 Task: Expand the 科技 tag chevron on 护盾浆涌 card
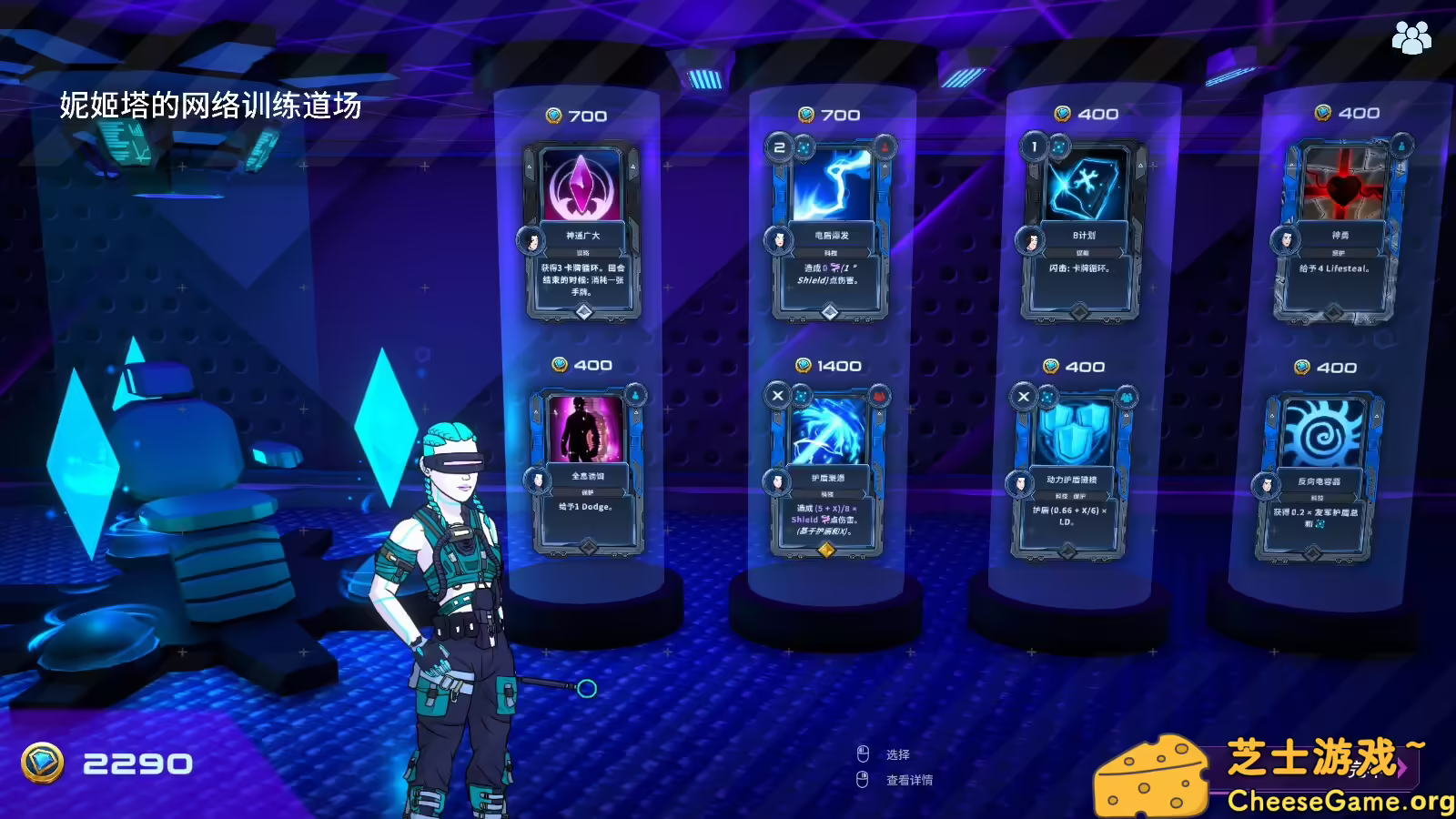pyautogui.click(x=865, y=493)
